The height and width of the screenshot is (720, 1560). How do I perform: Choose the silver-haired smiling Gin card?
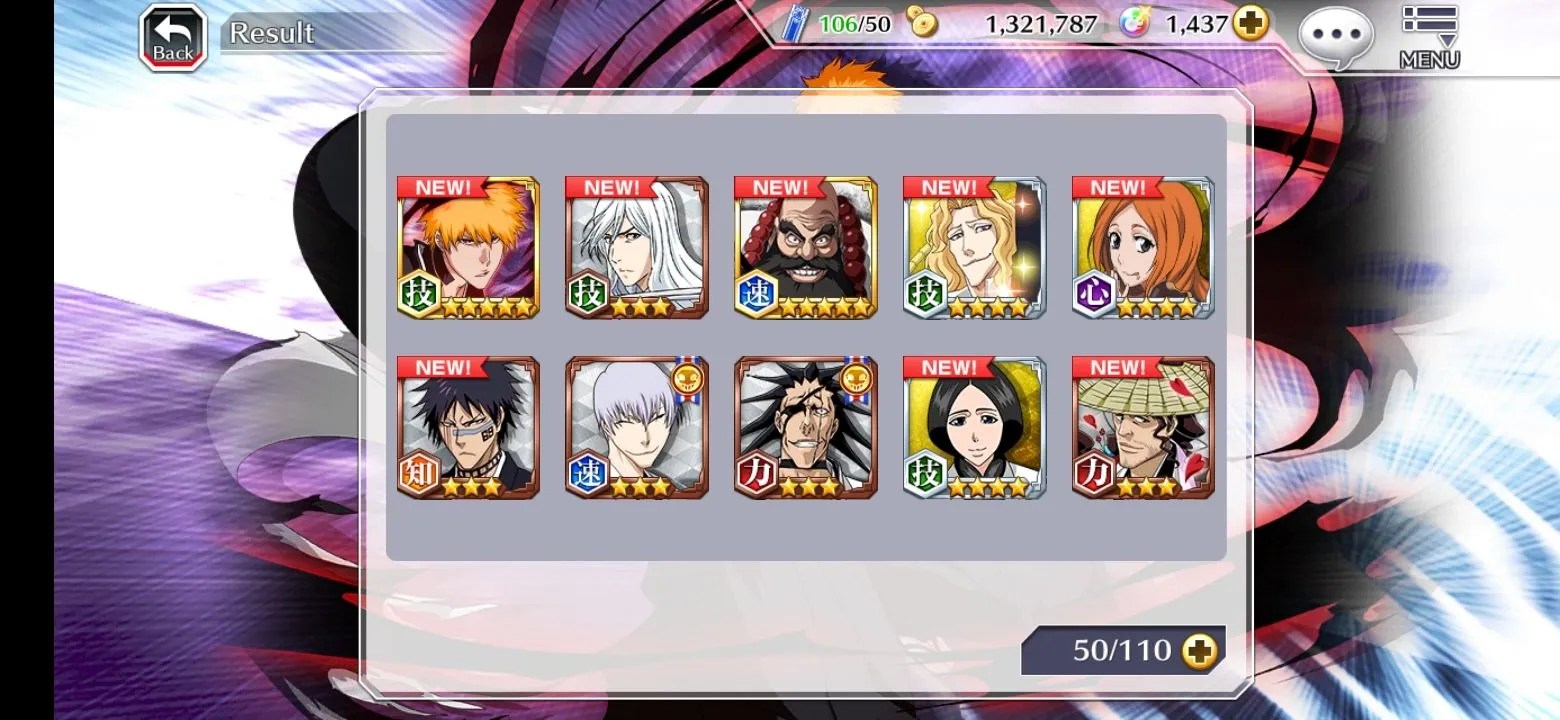(637, 428)
